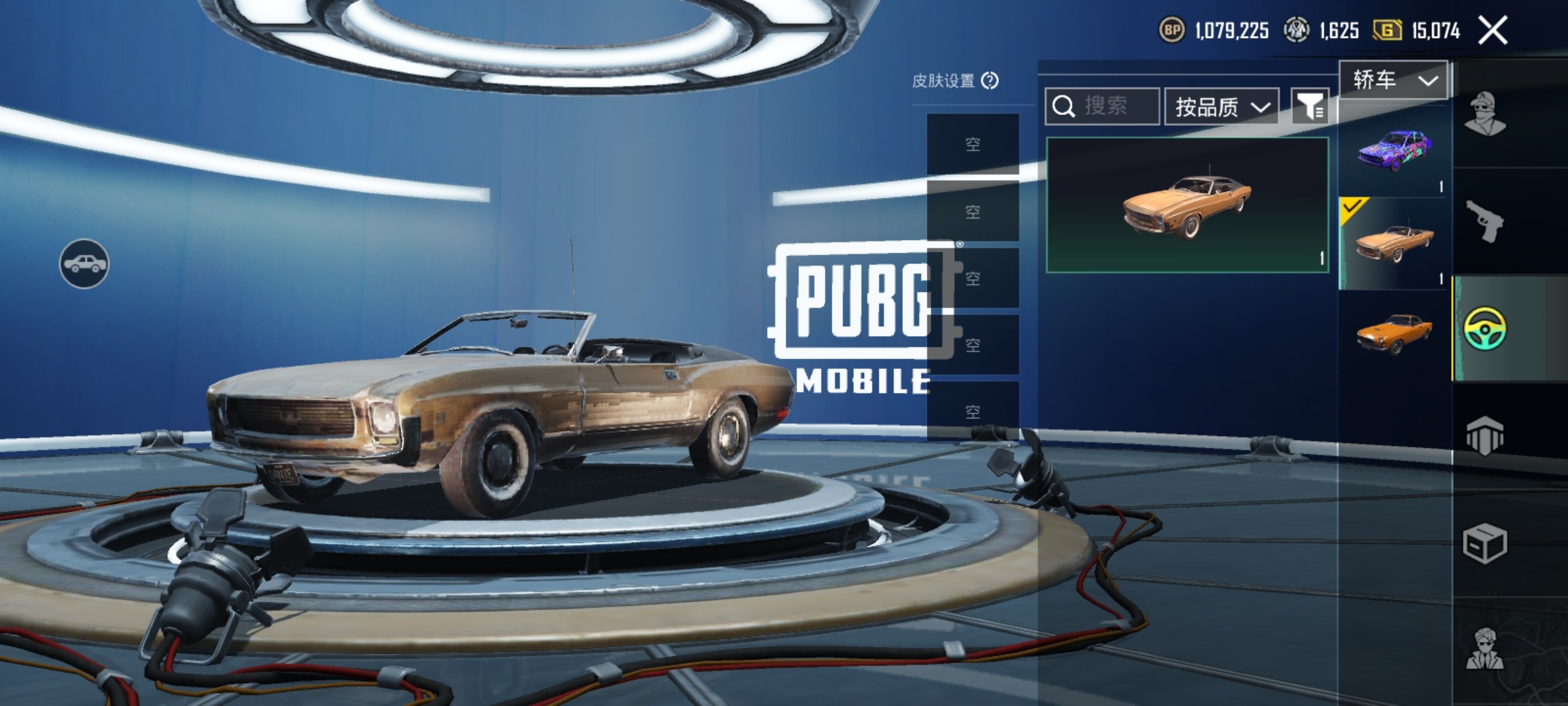The image size is (1568, 706).
Task: Select the large orange car preview tile
Action: click(1187, 205)
